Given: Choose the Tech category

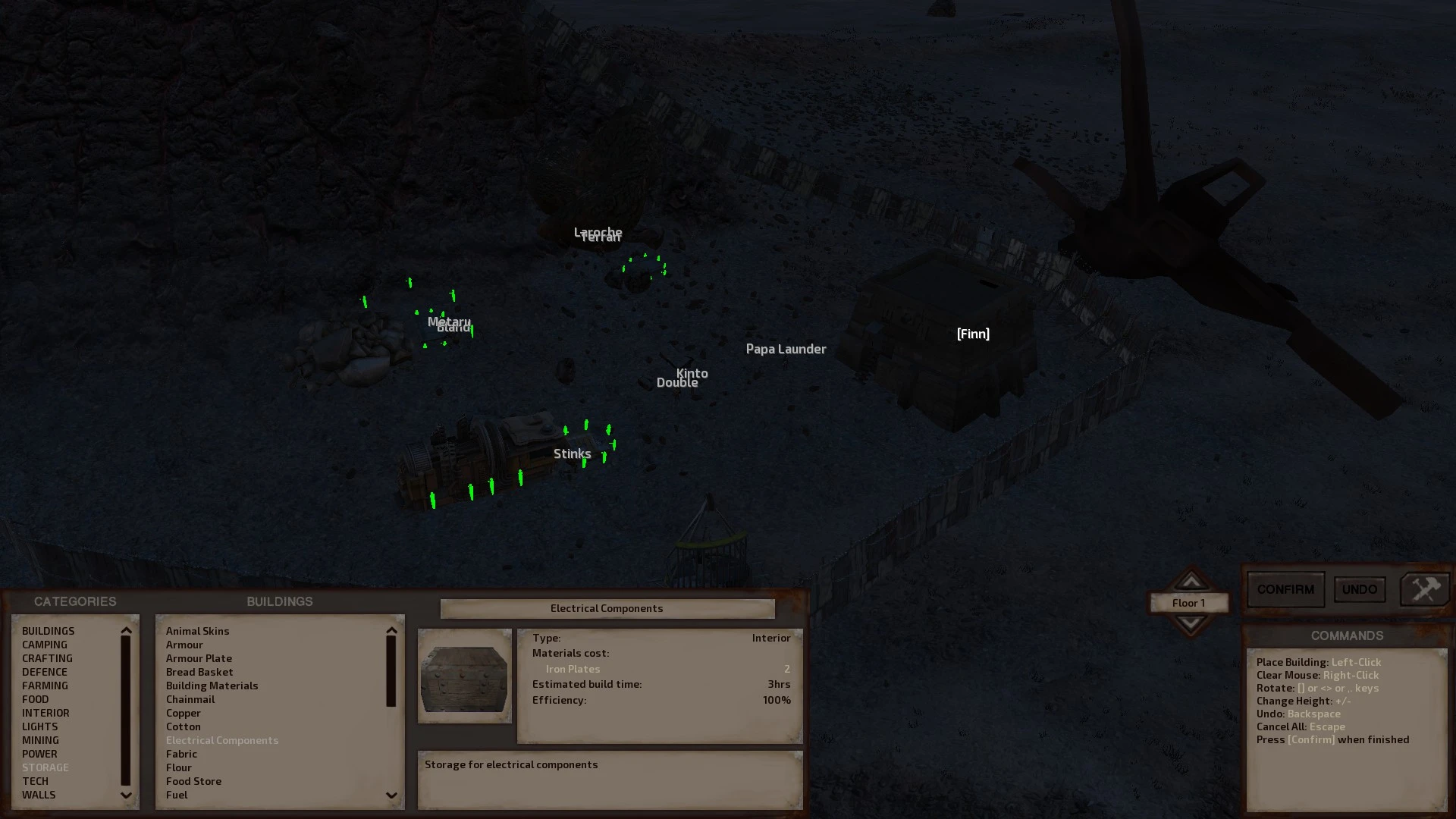Looking at the screenshot, I should coord(35,781).
